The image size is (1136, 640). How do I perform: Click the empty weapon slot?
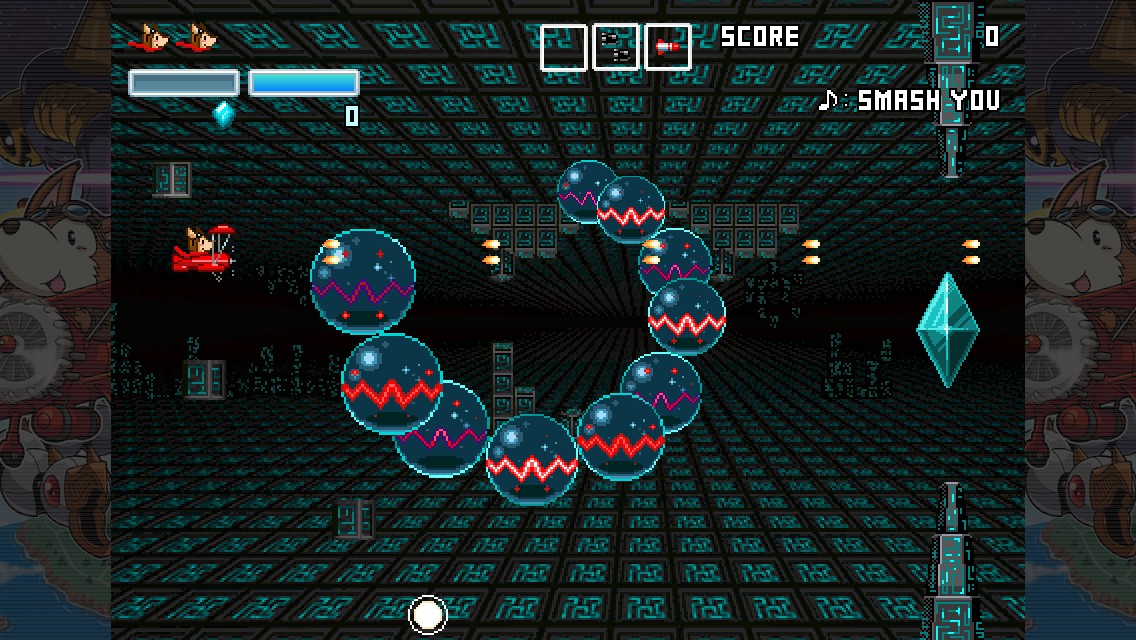563,47
